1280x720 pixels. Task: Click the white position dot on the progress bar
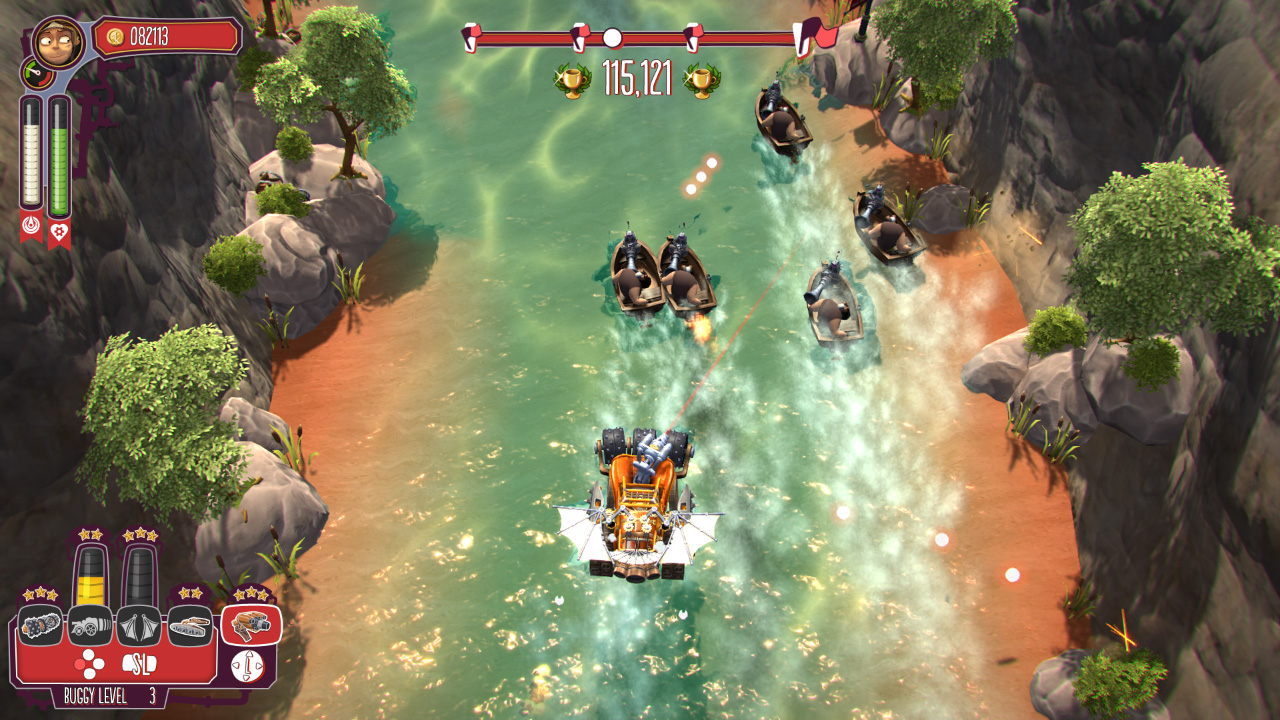pos(612,37)
